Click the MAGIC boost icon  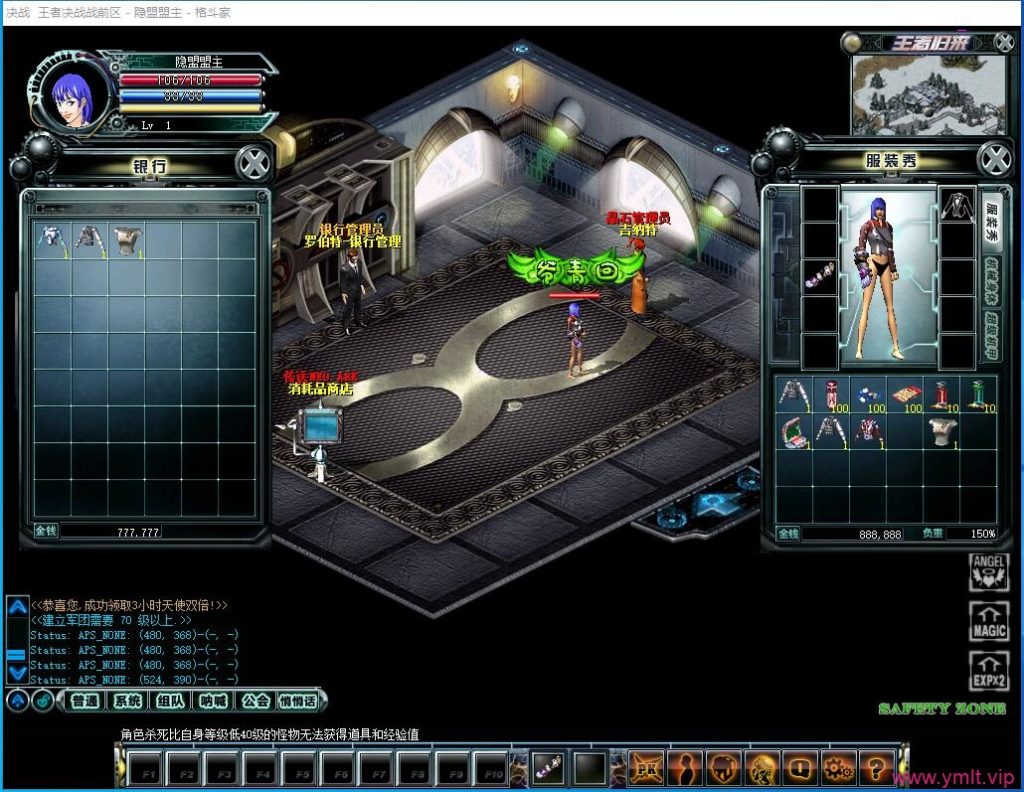click(x=988, y=622)
